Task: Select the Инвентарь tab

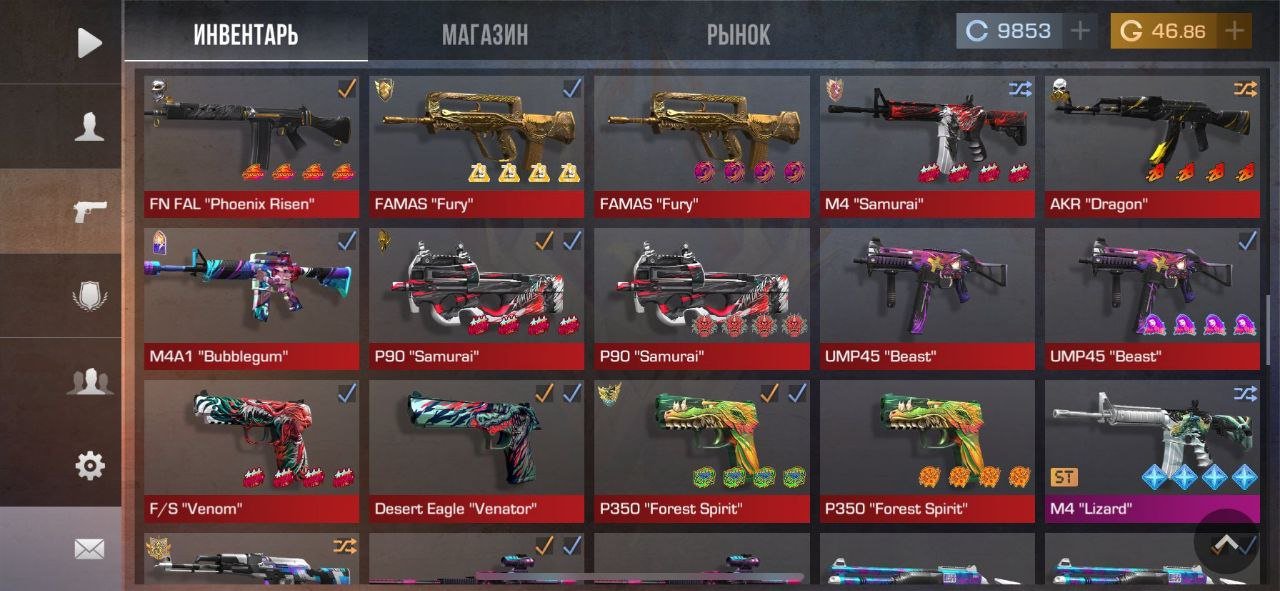Action: click(x=246, y=35)
